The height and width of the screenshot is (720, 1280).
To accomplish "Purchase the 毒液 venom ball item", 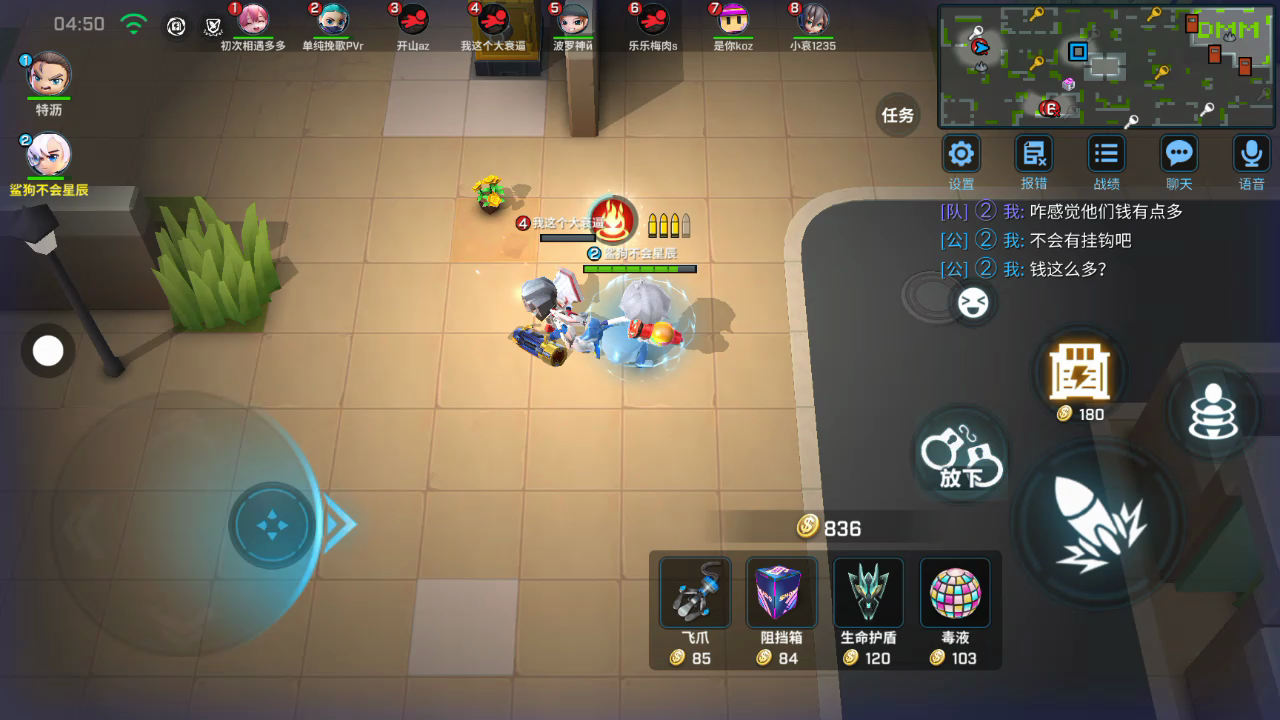I will tap(954, 593).
